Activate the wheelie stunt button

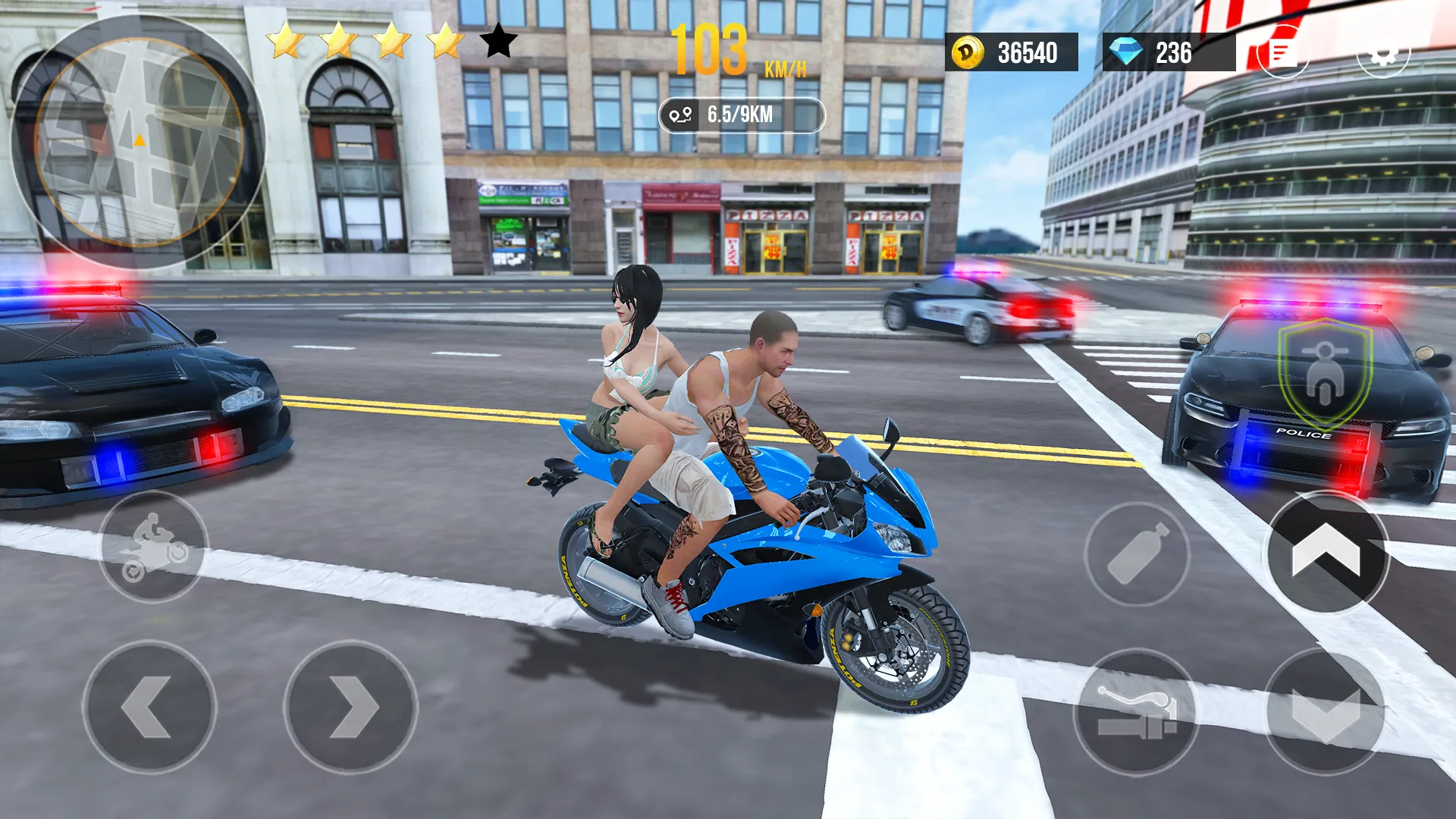coord(154,547)
